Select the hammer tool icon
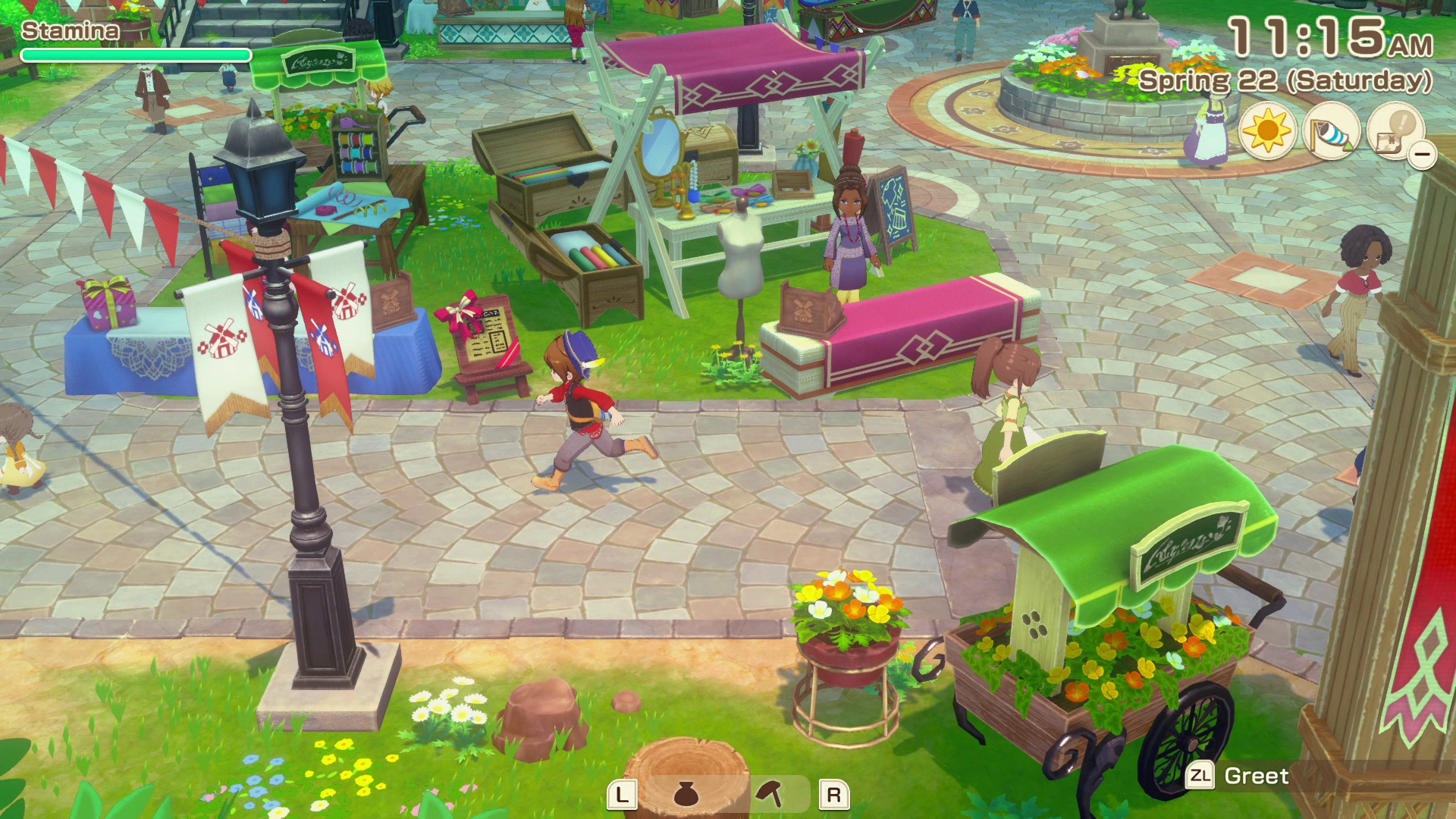This screenshot has height=819, width=1456. (x=768, y=792)
